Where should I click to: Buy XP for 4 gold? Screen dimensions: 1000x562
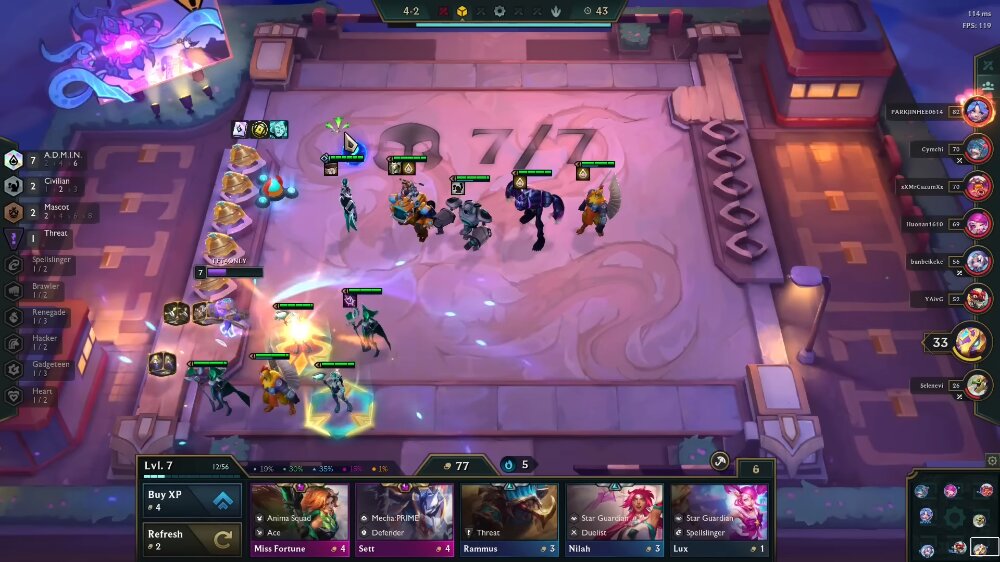pyautogui.click(x=193, y=500)
